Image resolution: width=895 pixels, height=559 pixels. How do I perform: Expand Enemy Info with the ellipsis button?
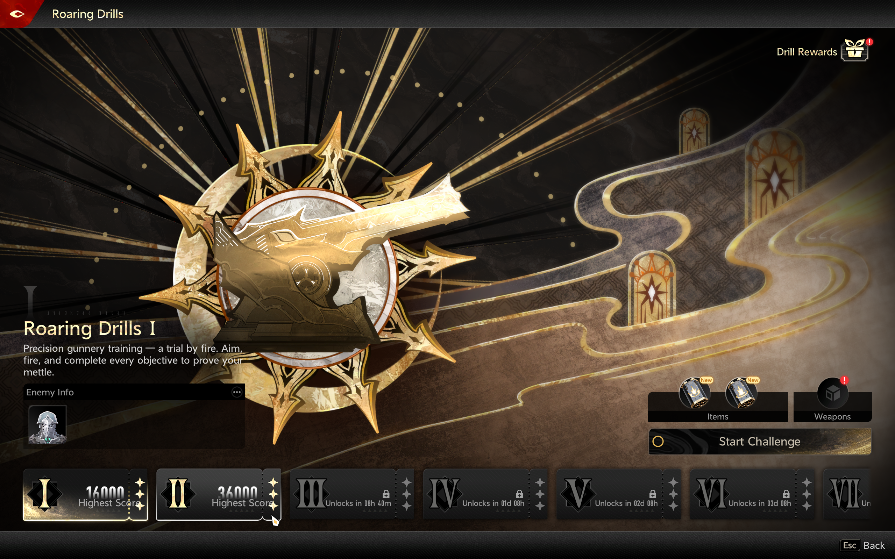click(237, 392)
